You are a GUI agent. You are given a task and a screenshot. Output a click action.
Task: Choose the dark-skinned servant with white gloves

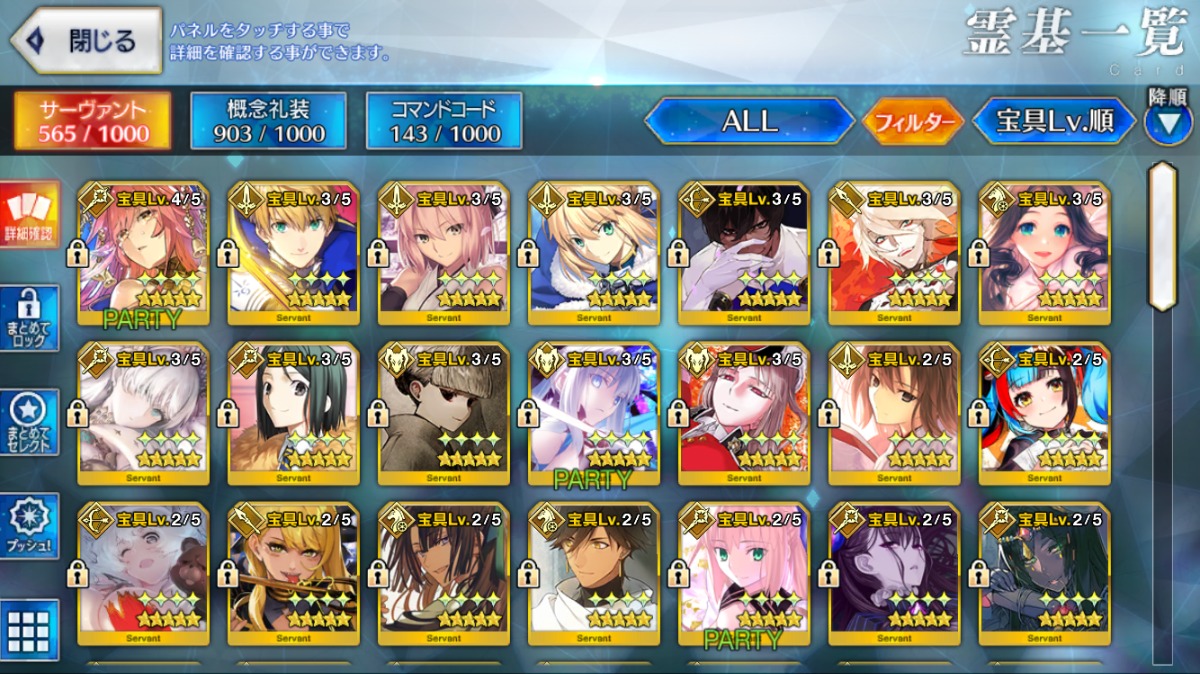(743, 254)
